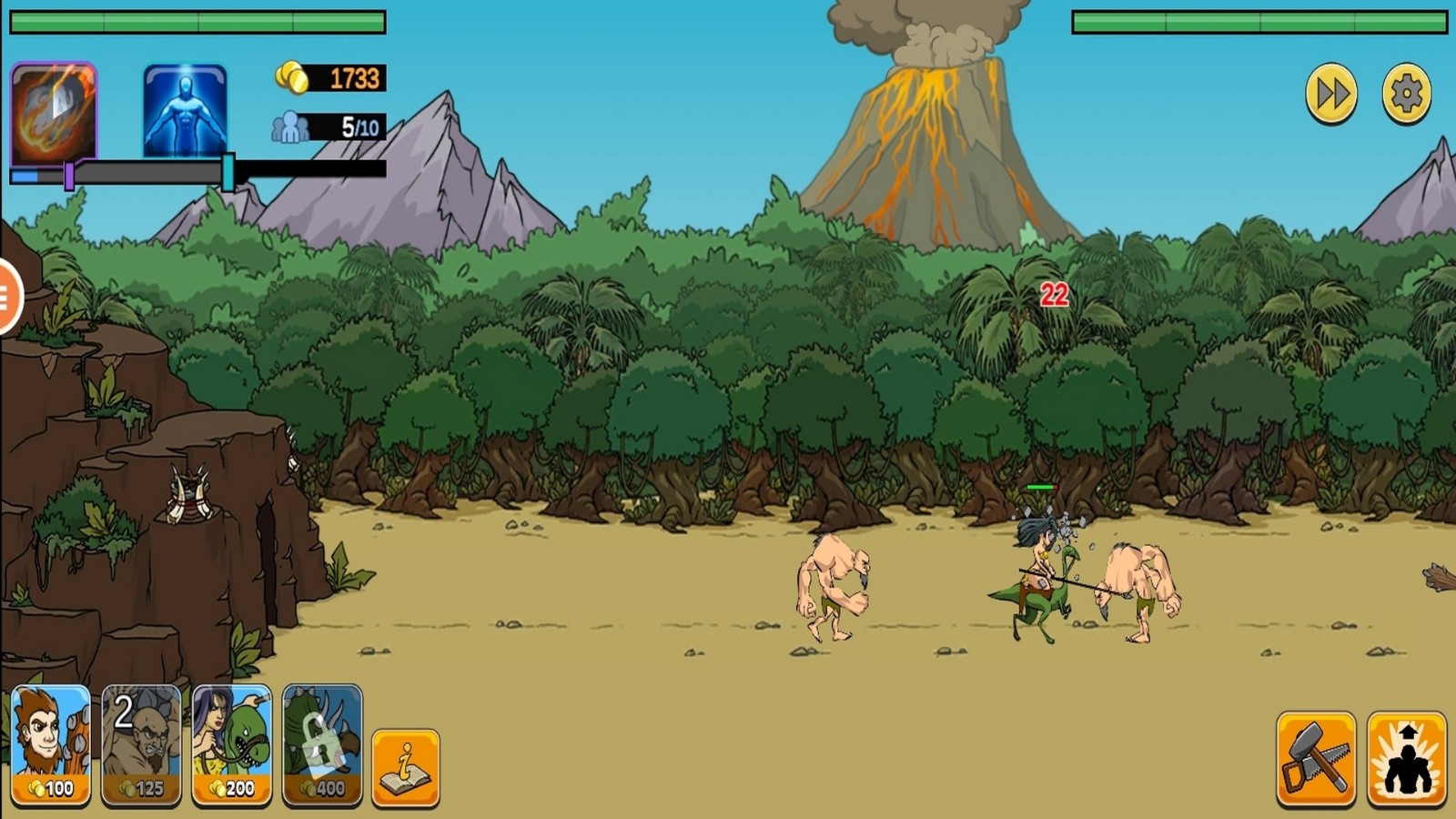Open the hammer and saw build menu
Viewport: 1456px width, 819px height.
pyautogui.click(x=1316, y=759)
